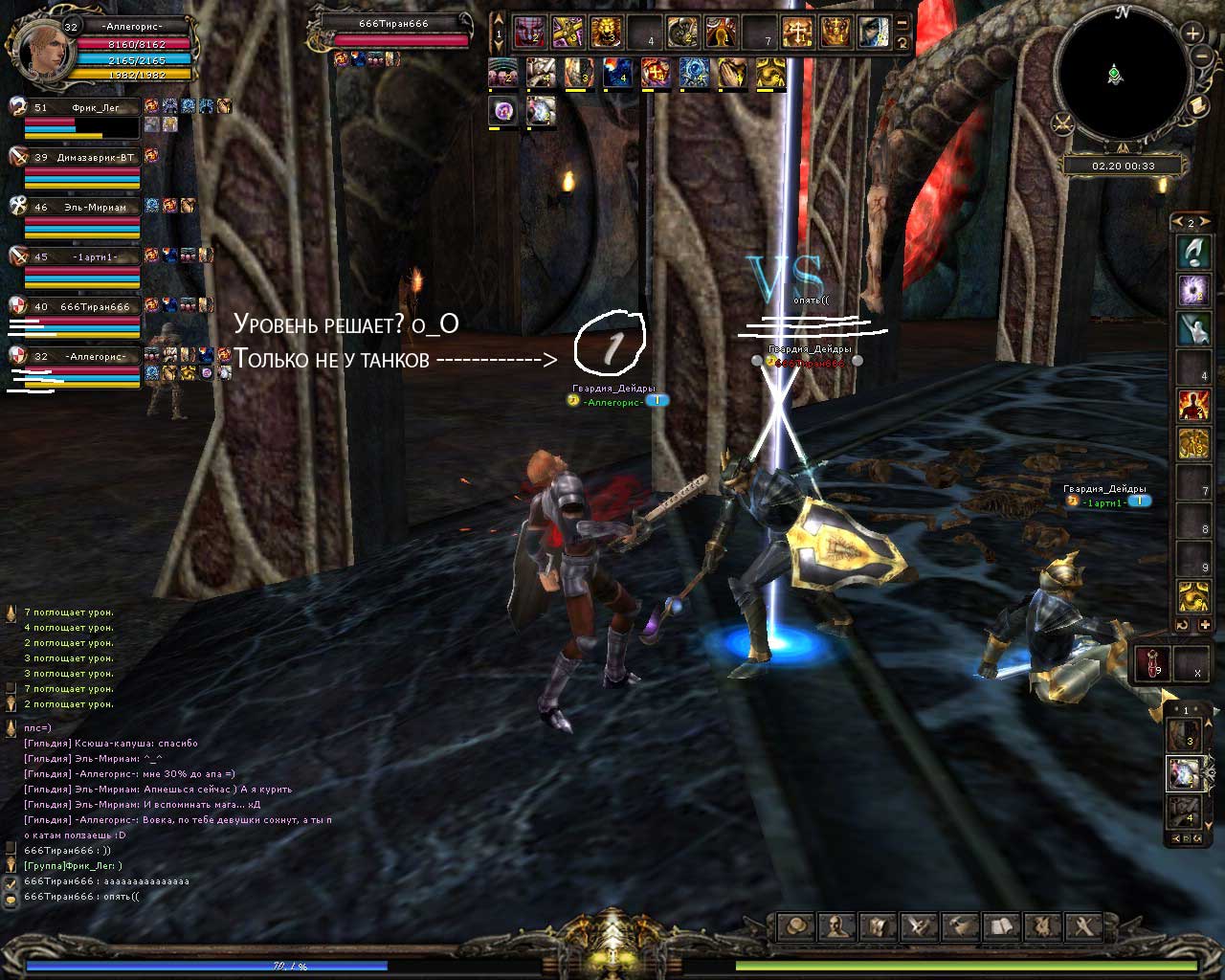Screen dimensions: 1225x980
Task: Select party member Эль-Мириам
Action: [83, 207]
